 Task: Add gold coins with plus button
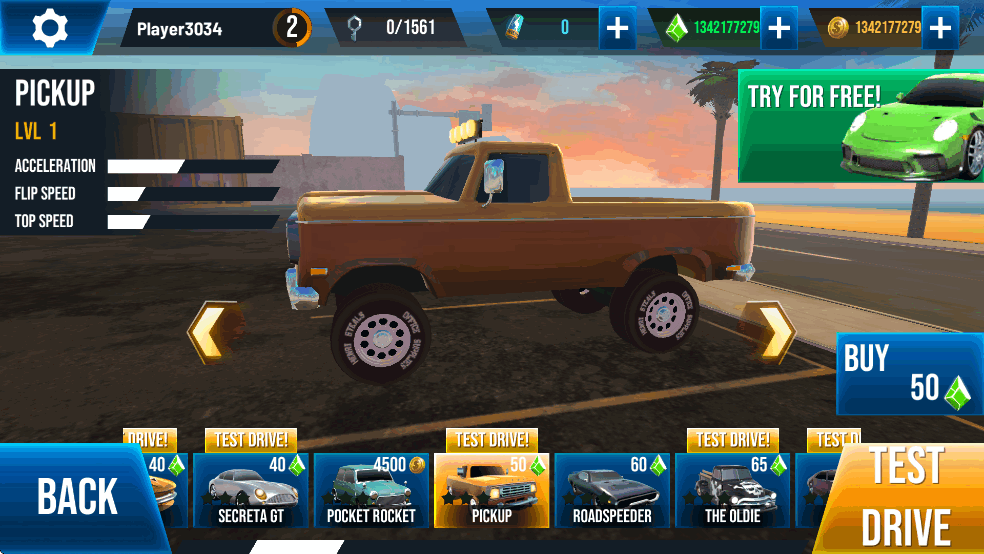[x=939, y=28]
